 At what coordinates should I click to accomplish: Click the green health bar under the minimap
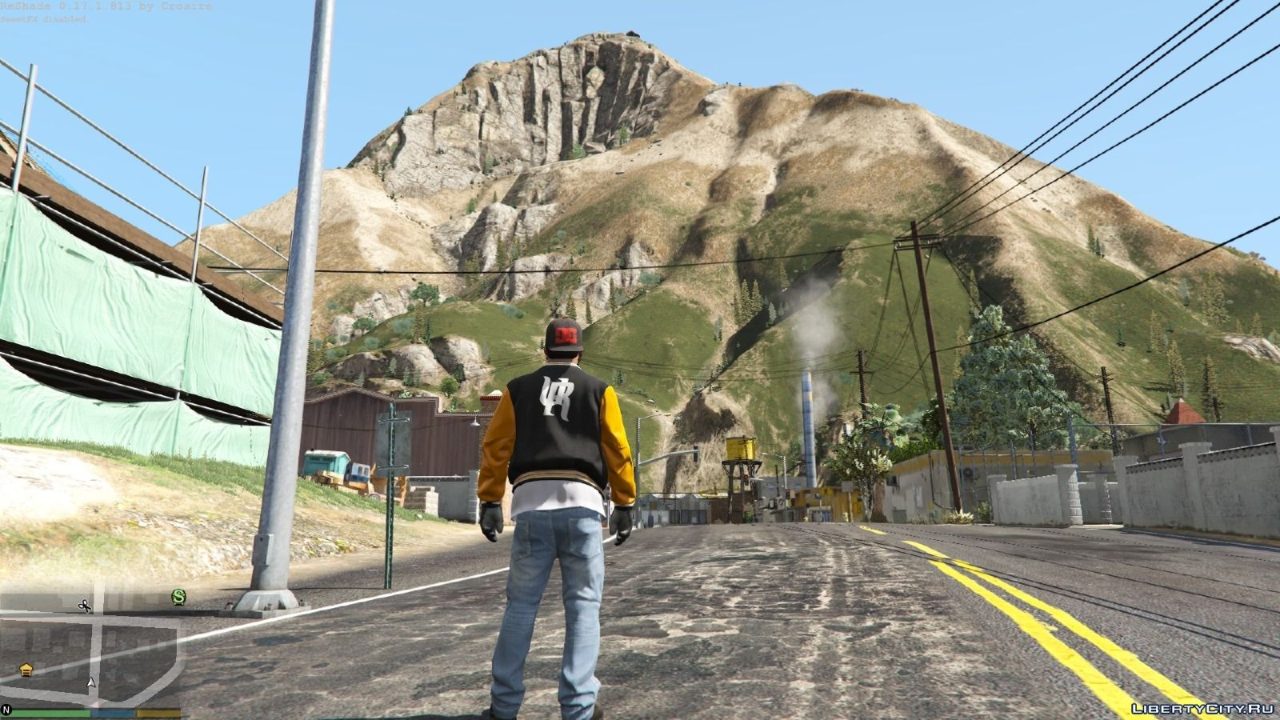(x=50, y=712)
